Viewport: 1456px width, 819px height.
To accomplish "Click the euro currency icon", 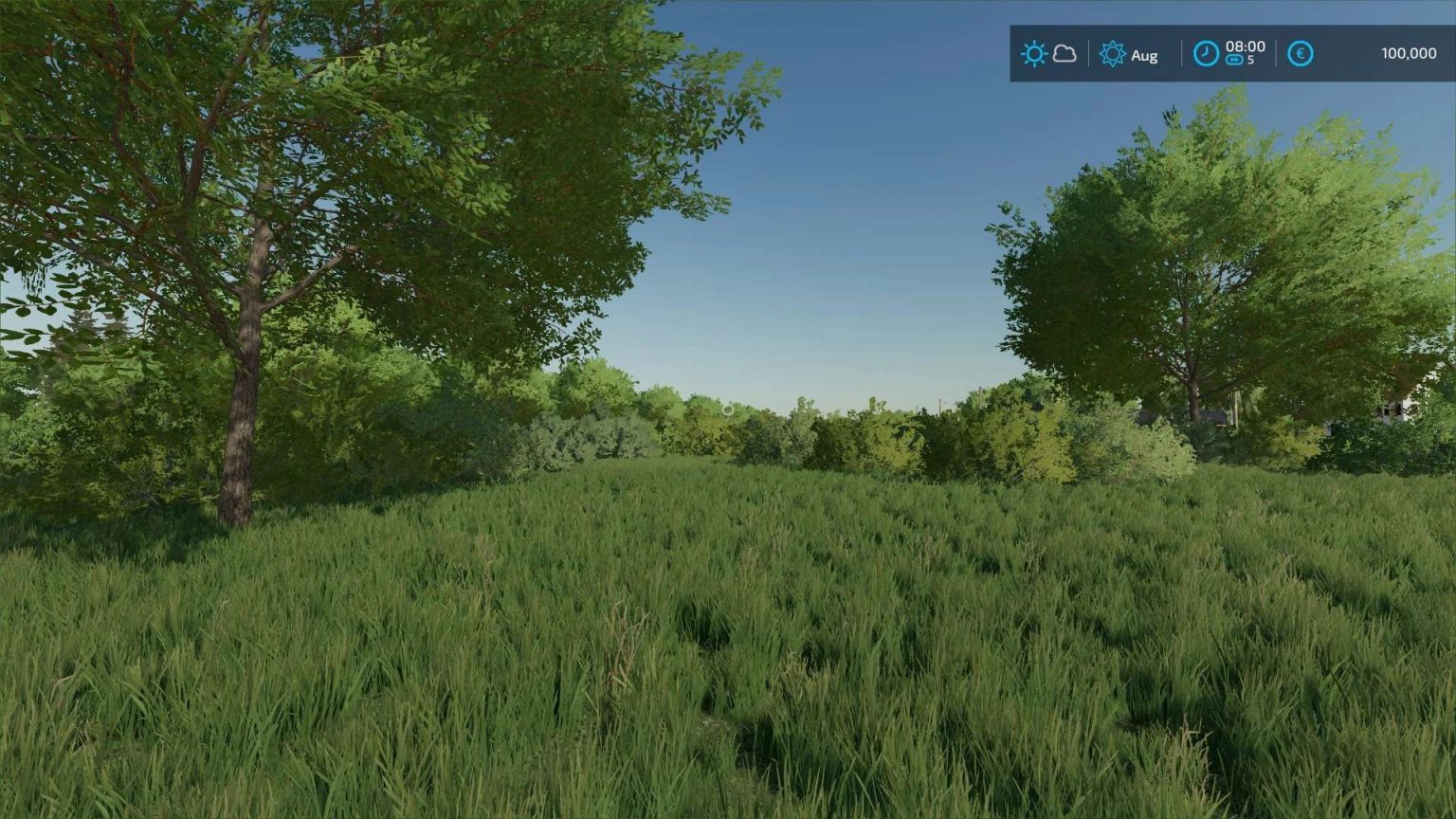I will coord(1300,54).
